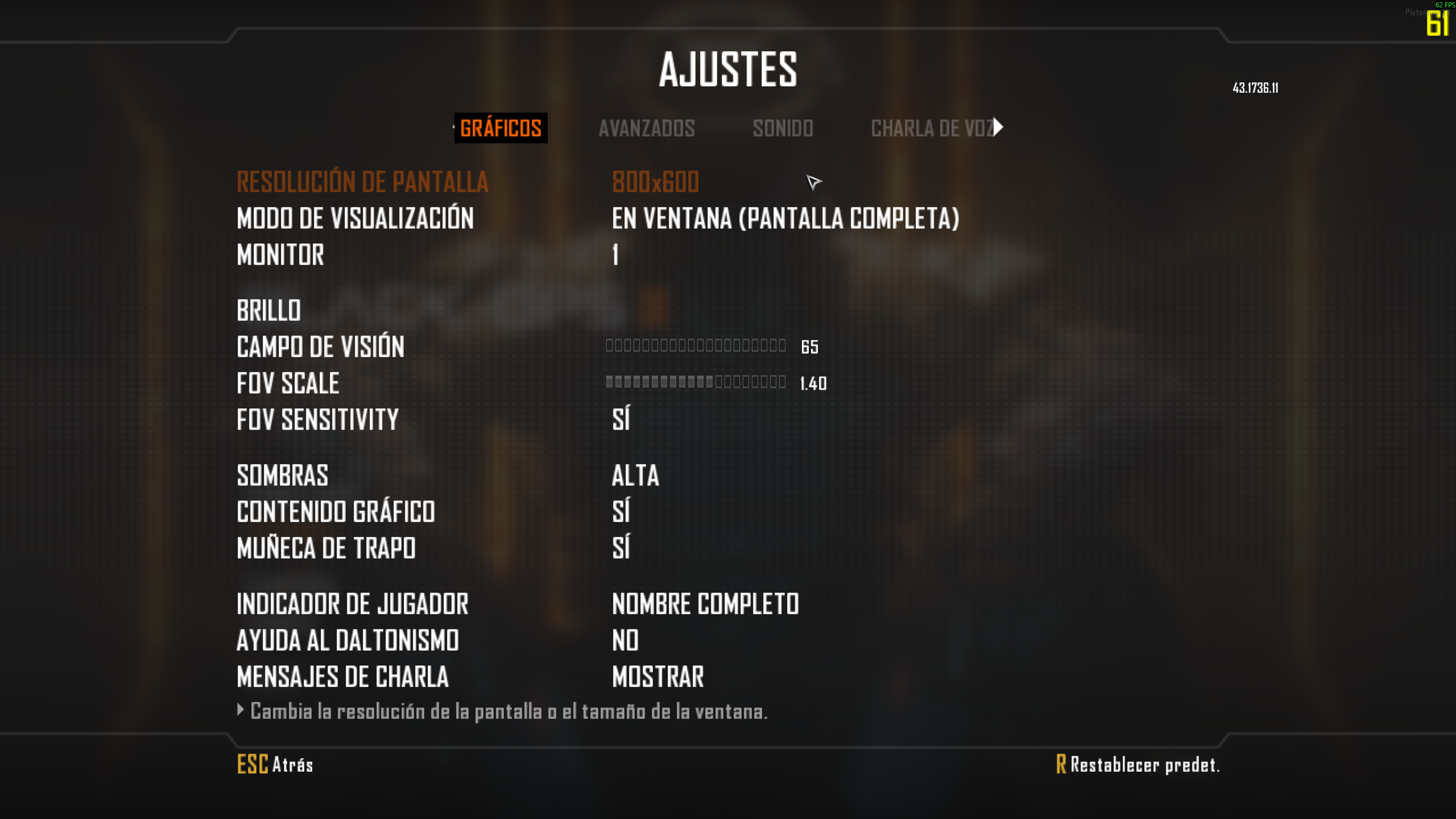1456x819 pixels.
Task: Change the Resolución de Pantalla setting
Action: (655, 182)
